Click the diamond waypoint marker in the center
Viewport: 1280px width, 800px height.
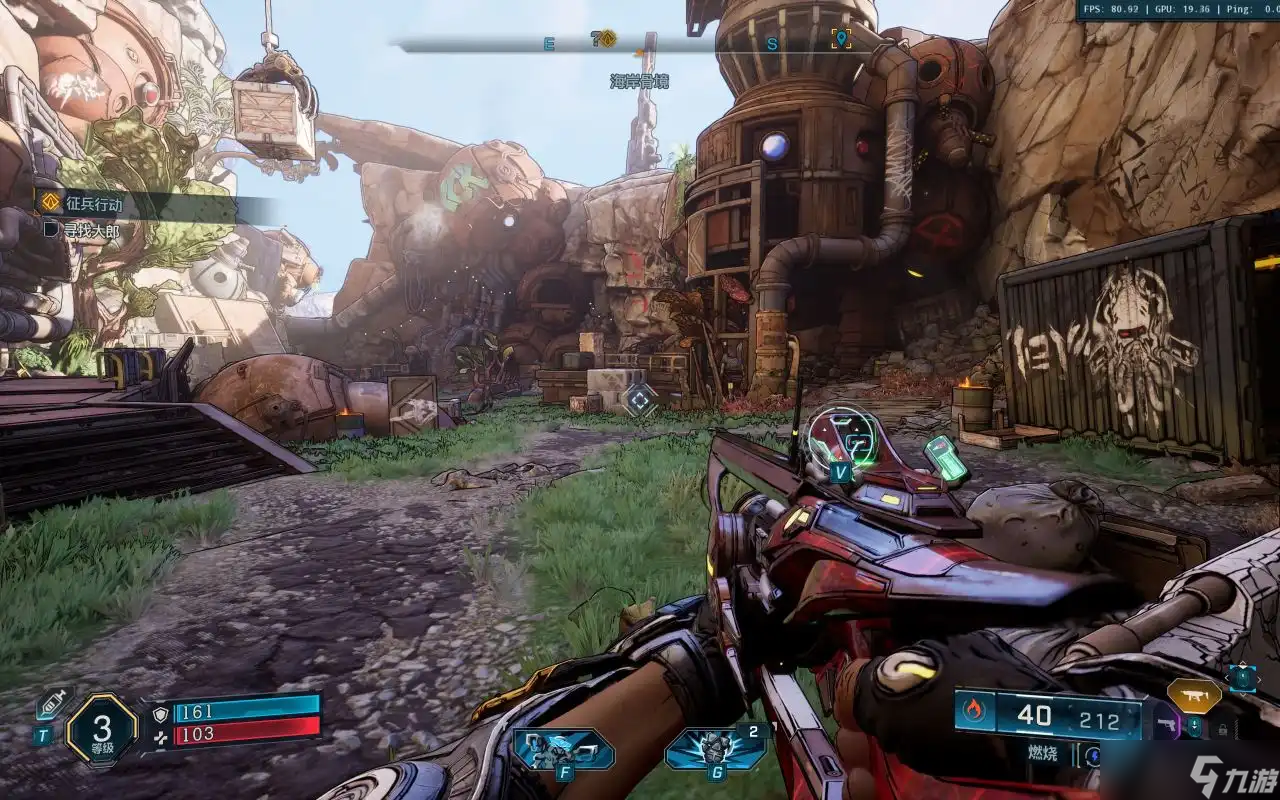tap(639, 400)
